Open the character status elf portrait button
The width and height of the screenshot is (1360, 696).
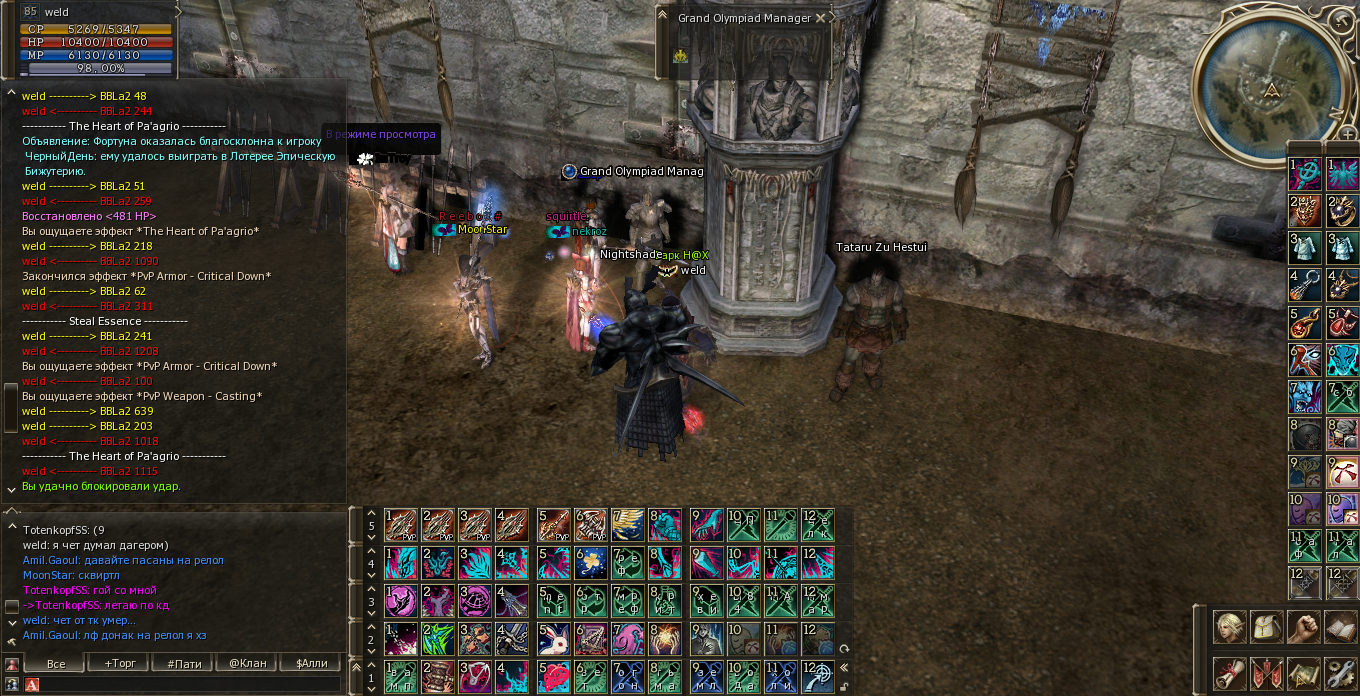point(1230,627)
